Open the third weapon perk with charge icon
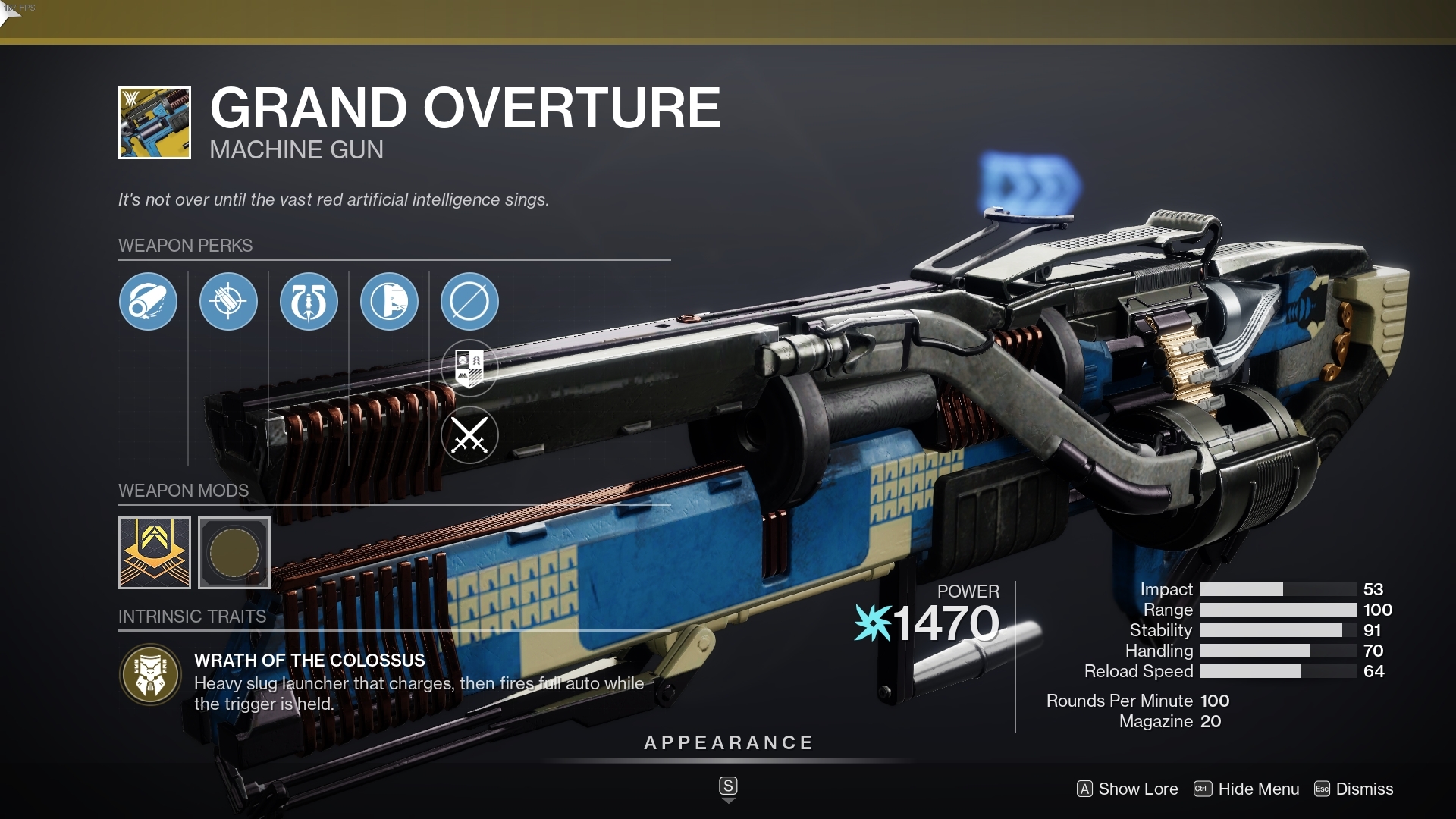1456x819 pixels. point(309,302)
